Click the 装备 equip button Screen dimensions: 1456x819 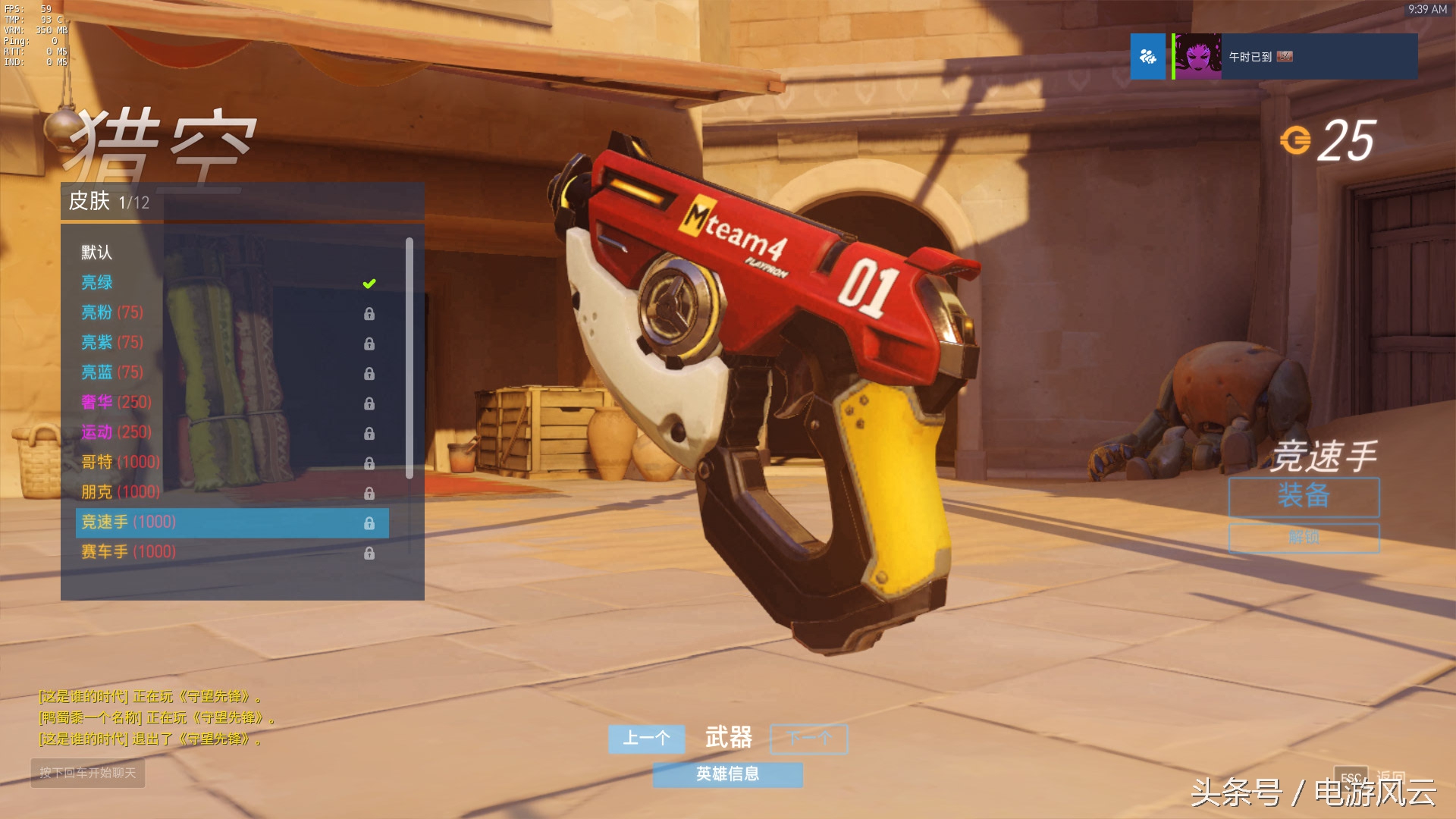[x=1304, y=497]
